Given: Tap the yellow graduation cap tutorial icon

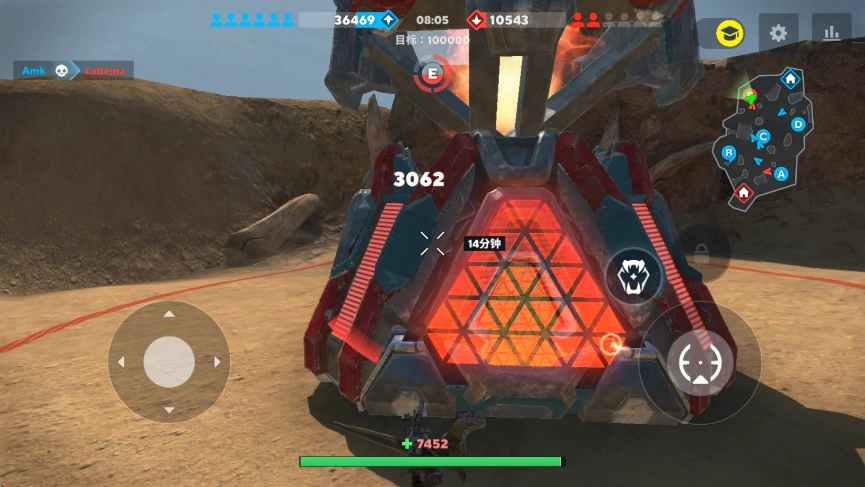Looking at the screenshot, I should (729, 34).
